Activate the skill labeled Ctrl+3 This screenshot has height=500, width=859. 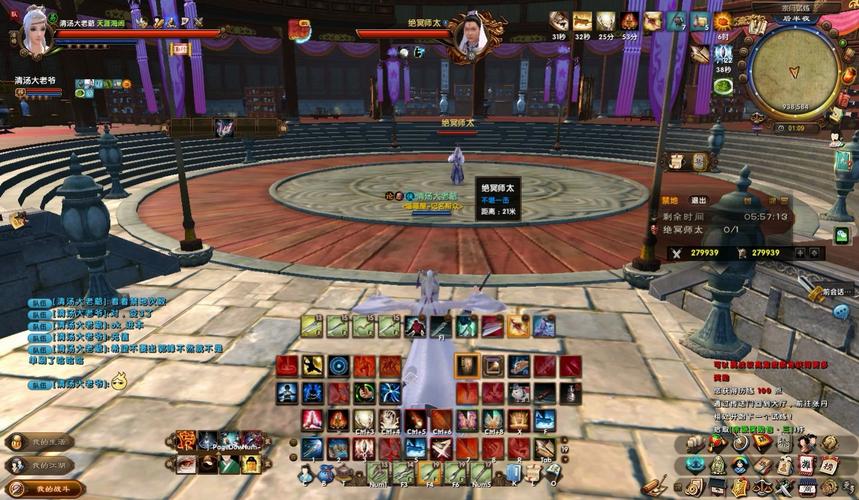point(363,421)
